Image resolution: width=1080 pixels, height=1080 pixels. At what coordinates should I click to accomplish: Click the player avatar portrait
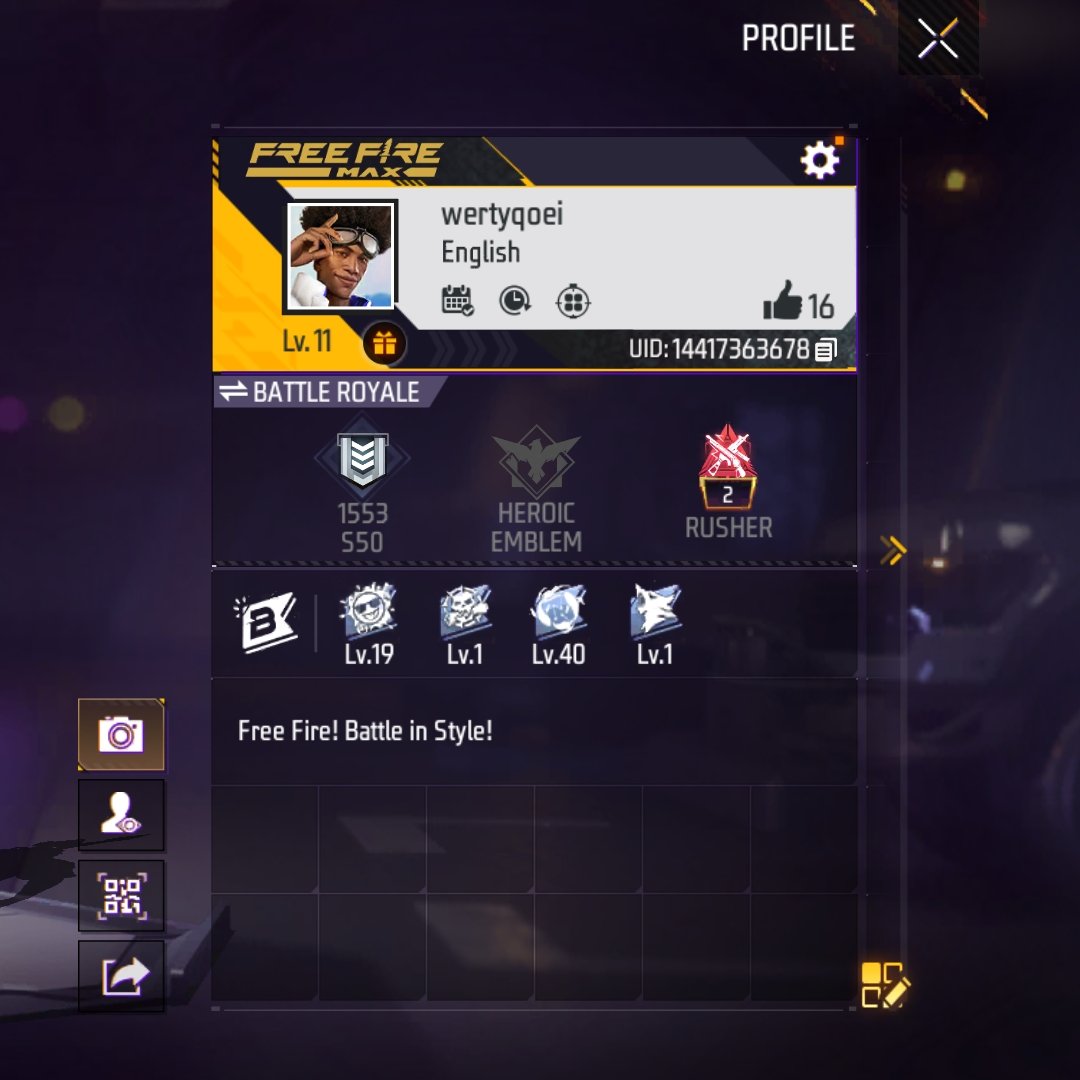[341, 256]
